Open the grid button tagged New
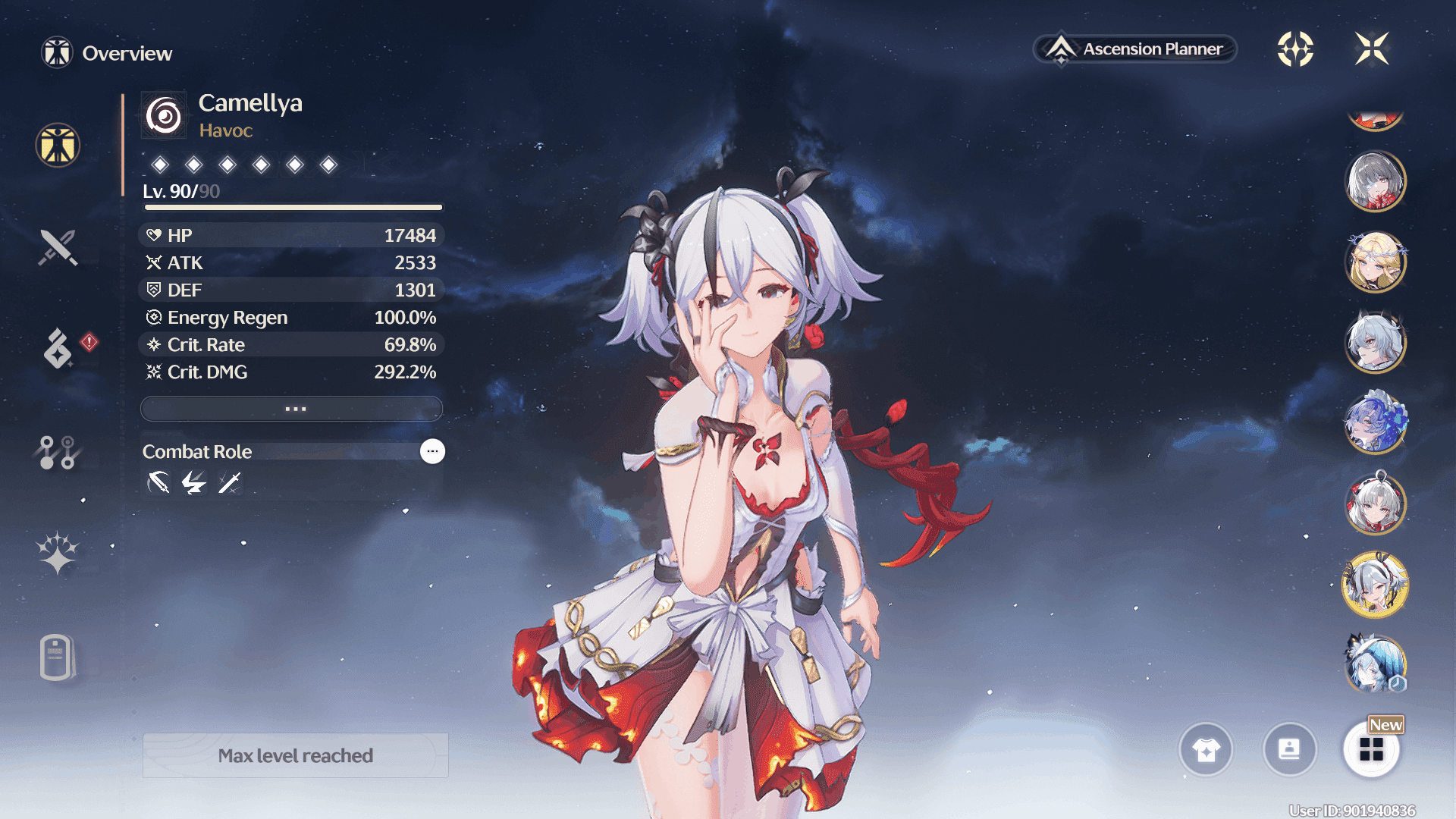Viewport: 1456px width, 819px height. [x=1372, y=750]
